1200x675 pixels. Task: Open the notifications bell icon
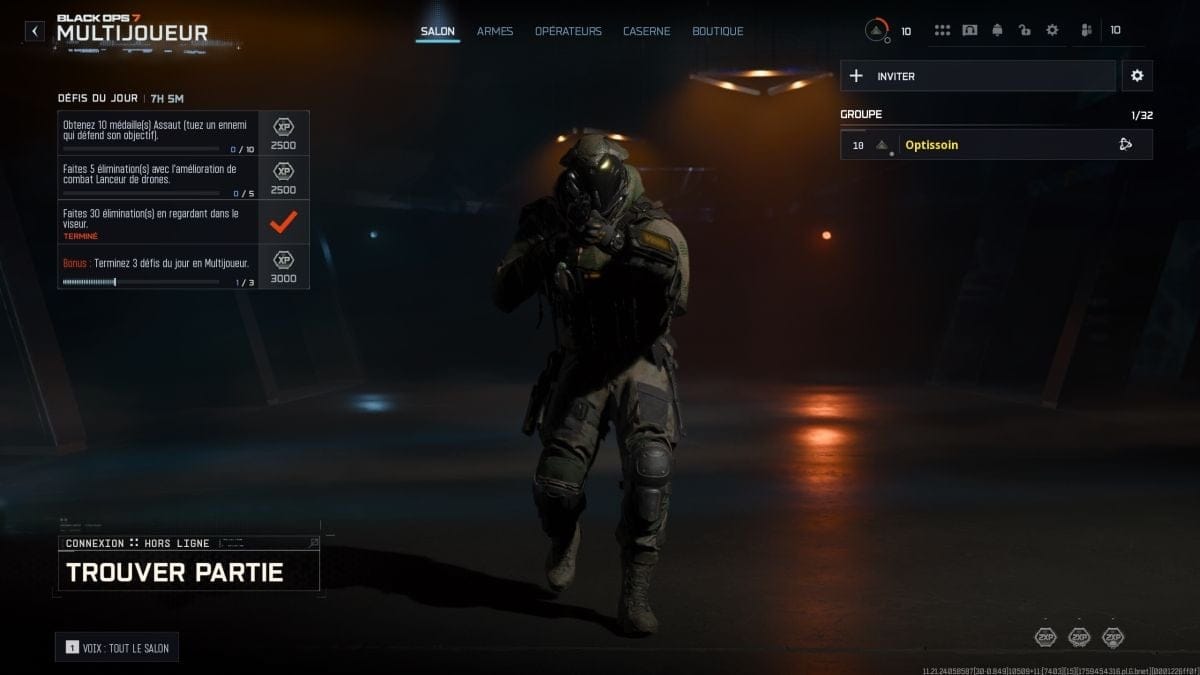coord(997,31)
